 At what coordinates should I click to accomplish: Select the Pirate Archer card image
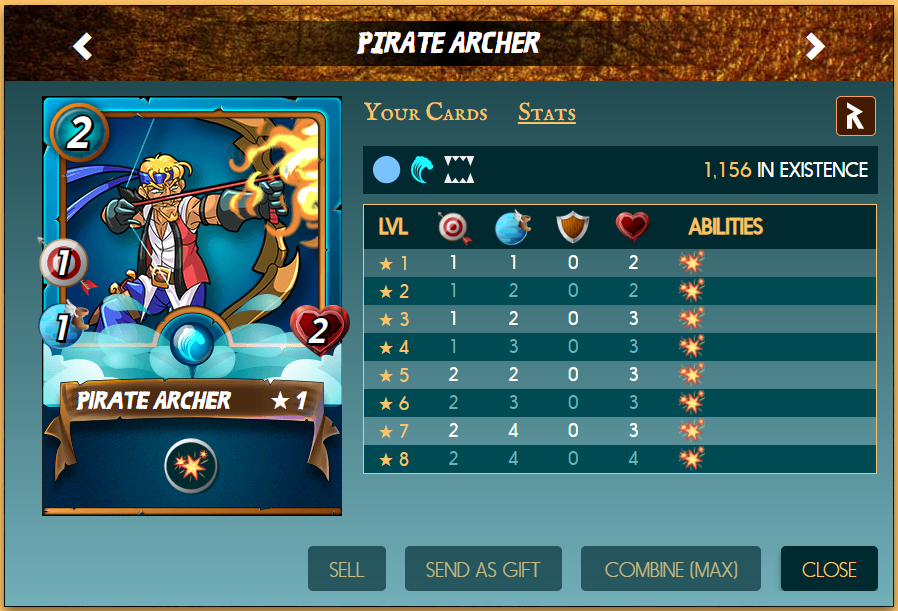[192, 250]
